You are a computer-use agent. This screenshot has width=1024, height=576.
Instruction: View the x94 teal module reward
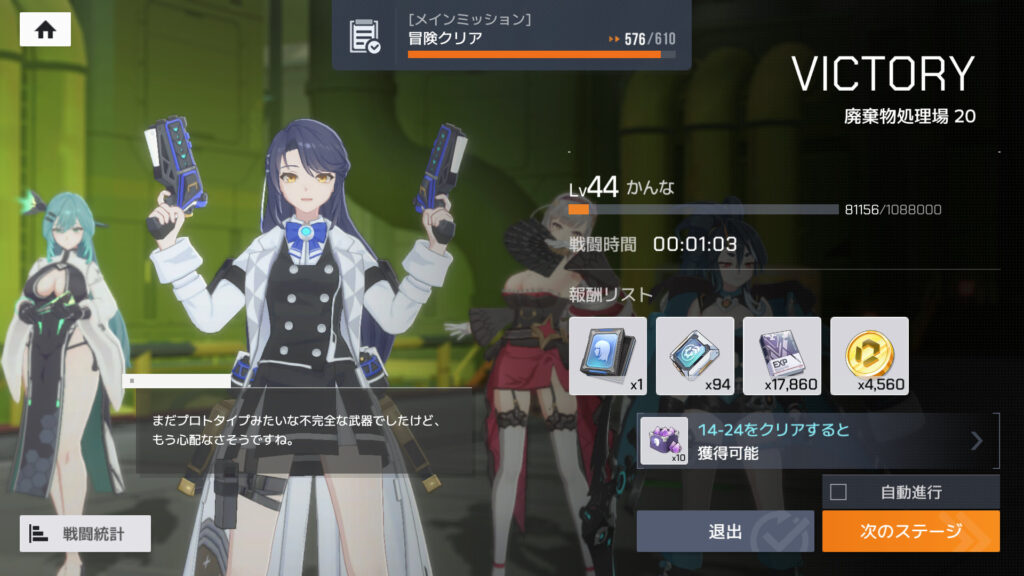point(695,356)
